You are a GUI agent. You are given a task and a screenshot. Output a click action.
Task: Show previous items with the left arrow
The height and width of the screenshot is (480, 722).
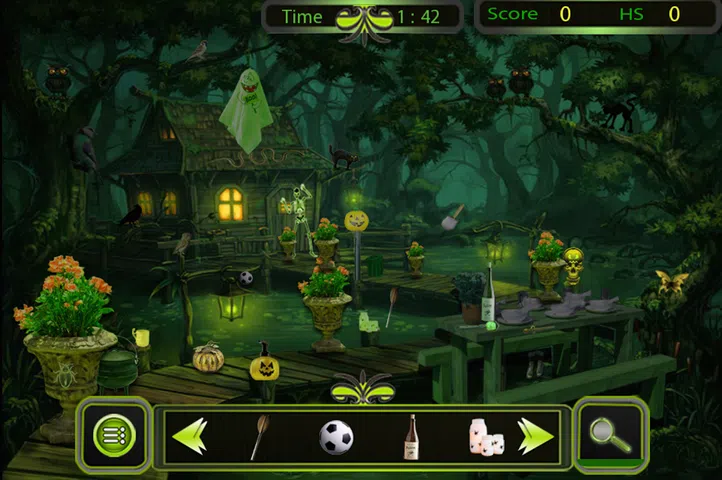click(x=190, y=436)
